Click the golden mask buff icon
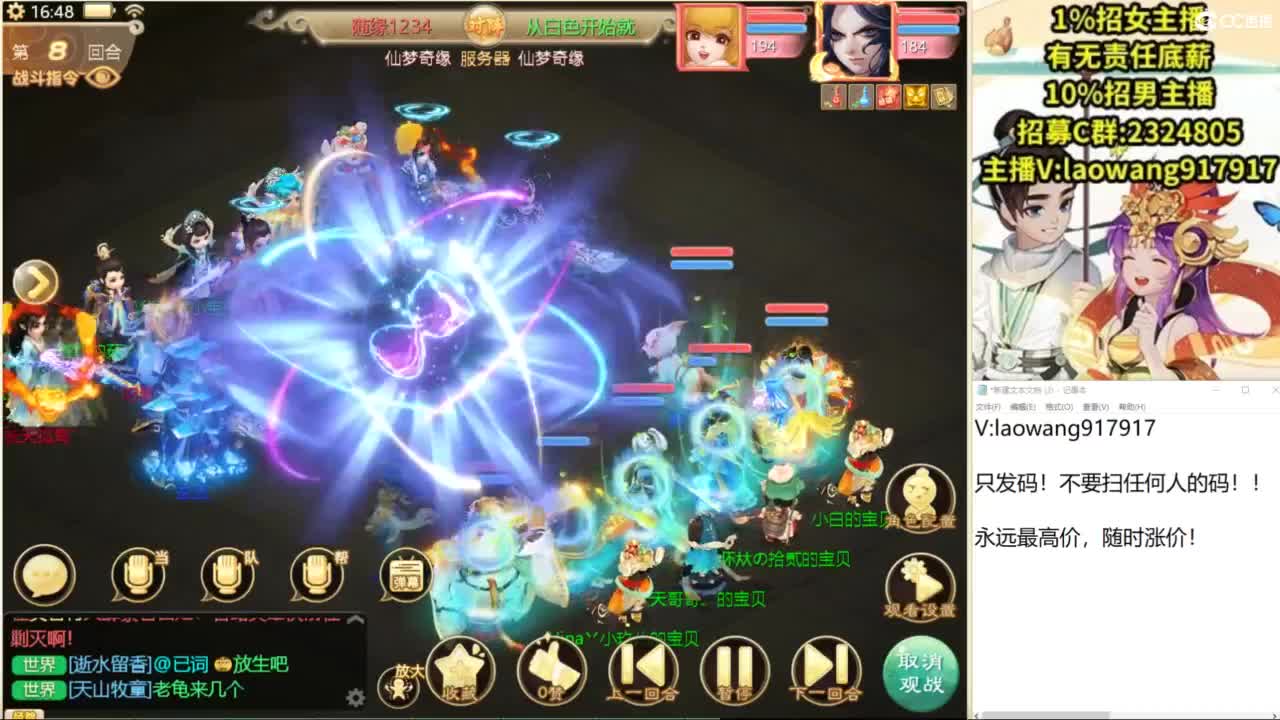 pyautogui.click(x=915, y=97)
